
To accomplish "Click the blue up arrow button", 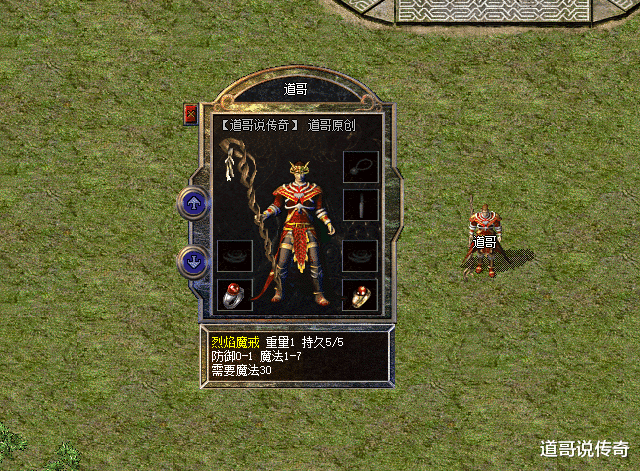I will 192,203.
